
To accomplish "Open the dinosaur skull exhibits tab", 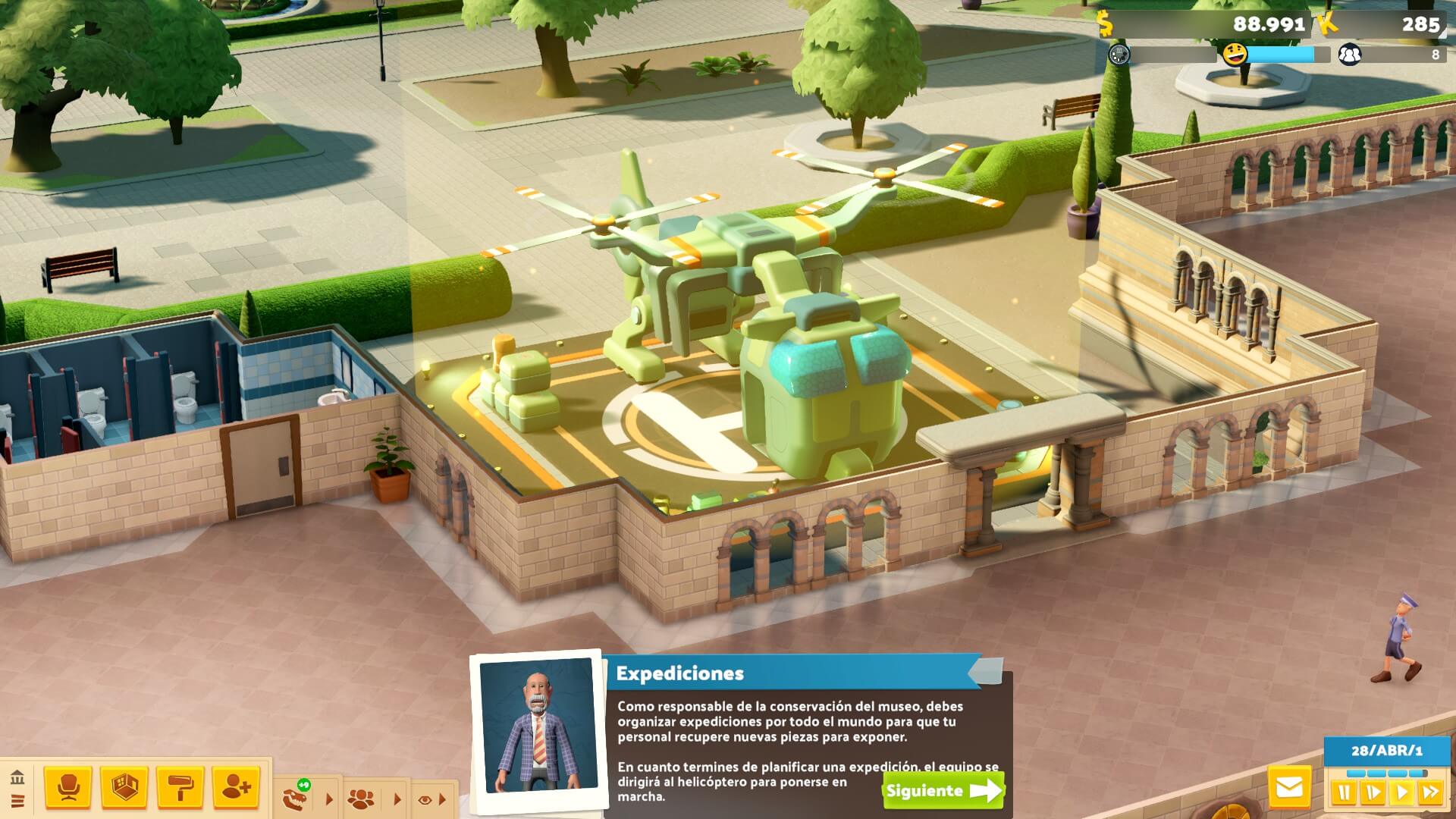I will click(297, 798).
